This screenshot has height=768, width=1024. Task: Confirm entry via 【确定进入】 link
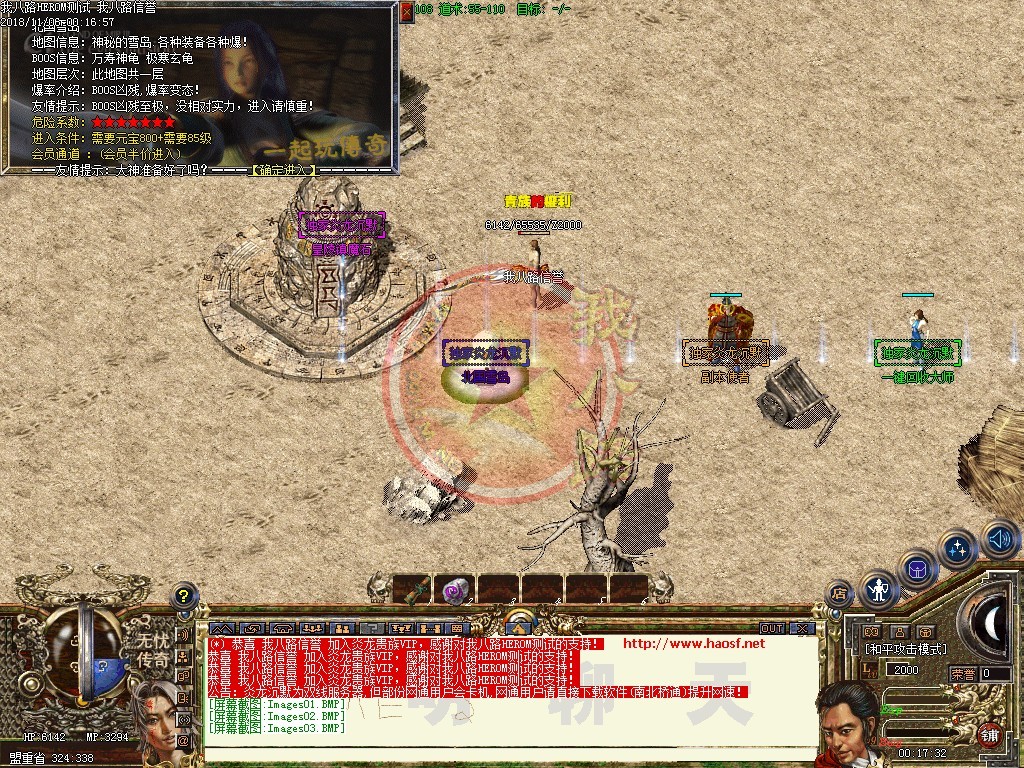(282, 170)
